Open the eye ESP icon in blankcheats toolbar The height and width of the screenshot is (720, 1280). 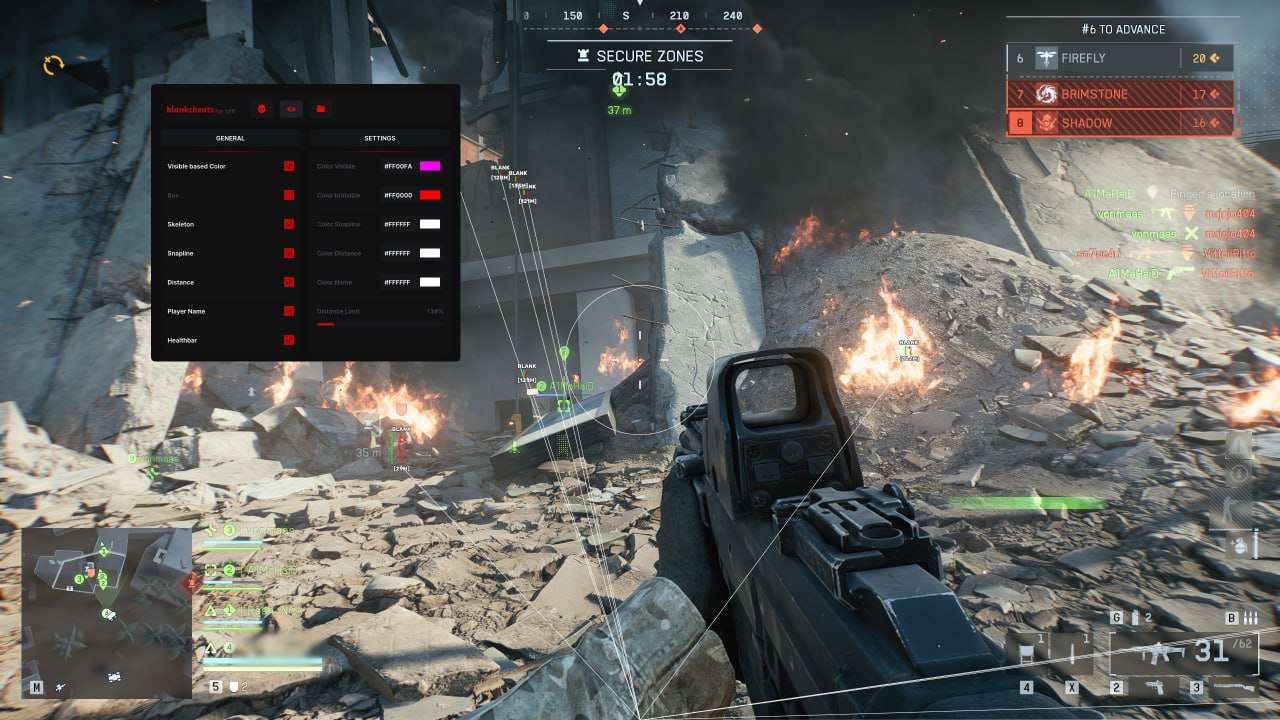point(291,109)
